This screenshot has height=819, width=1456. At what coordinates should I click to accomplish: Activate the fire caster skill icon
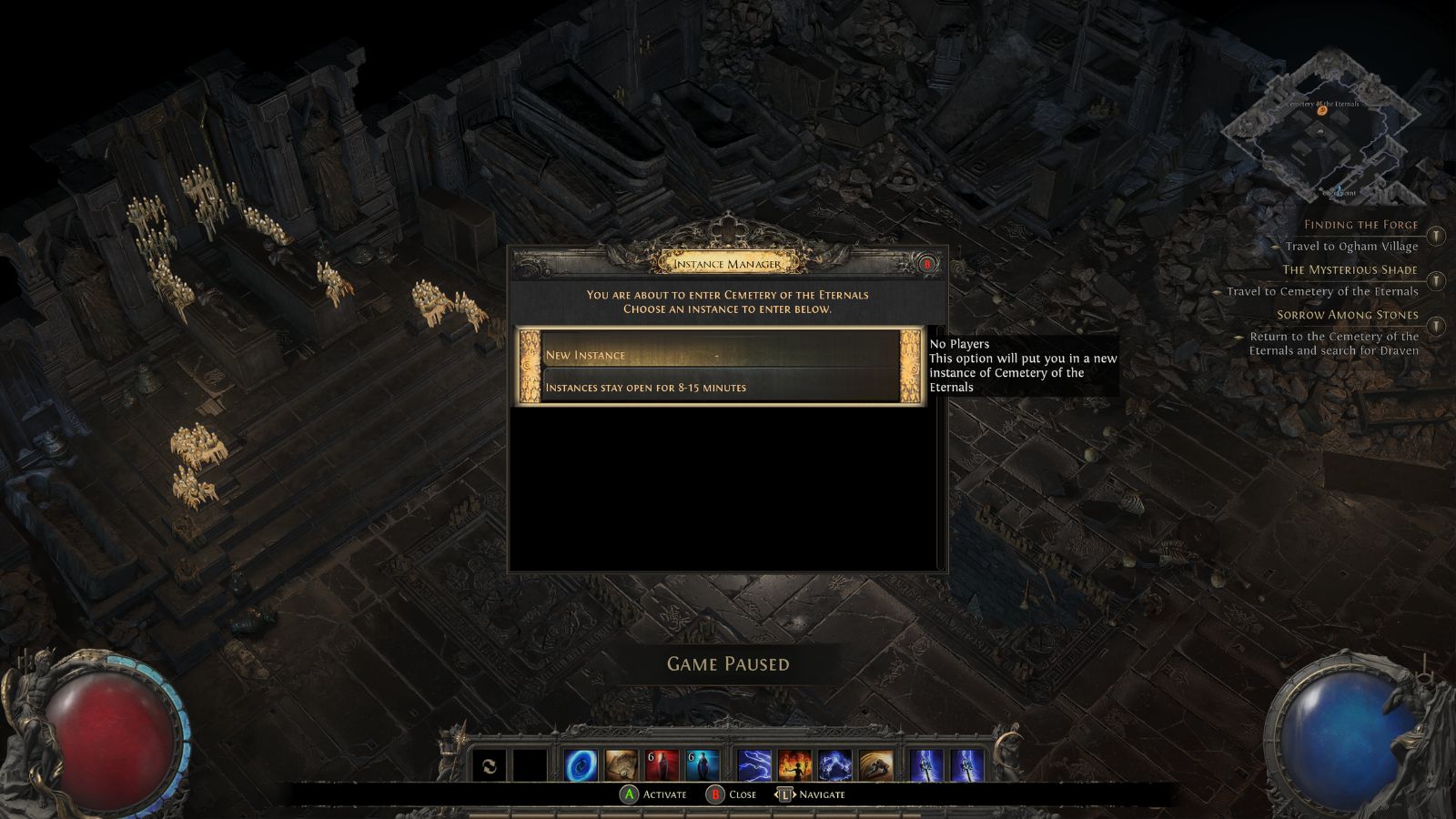tap(794, 765)
